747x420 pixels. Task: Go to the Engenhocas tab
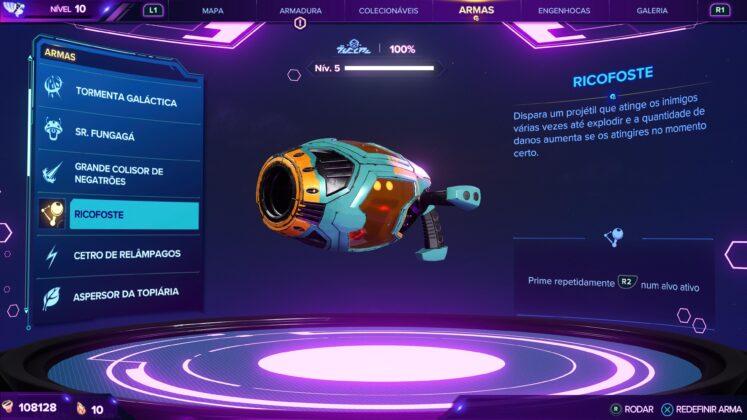point(564,11)
